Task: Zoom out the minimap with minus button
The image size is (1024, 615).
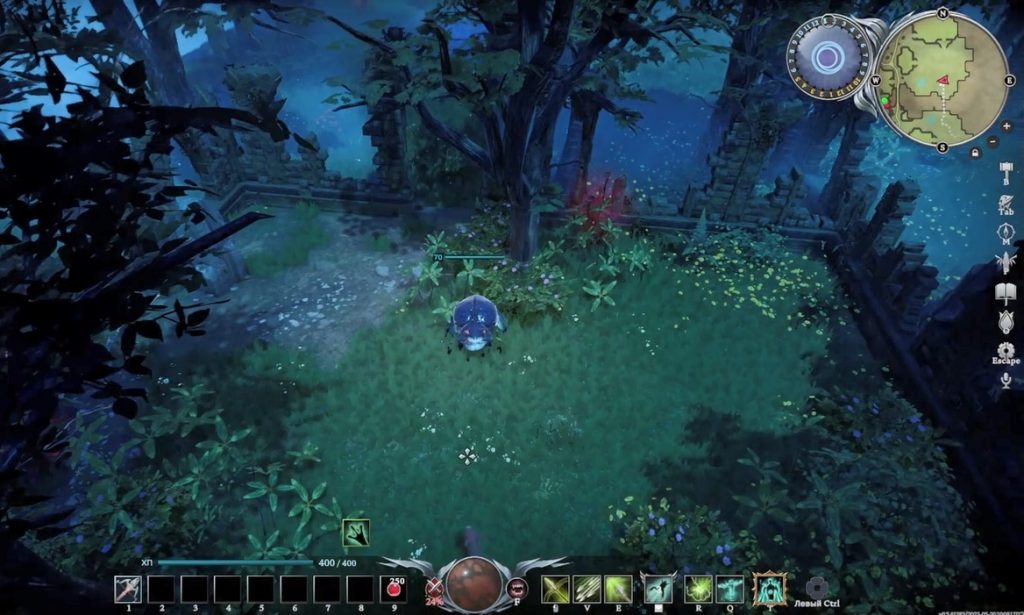Action: click(x=993, y=142)
